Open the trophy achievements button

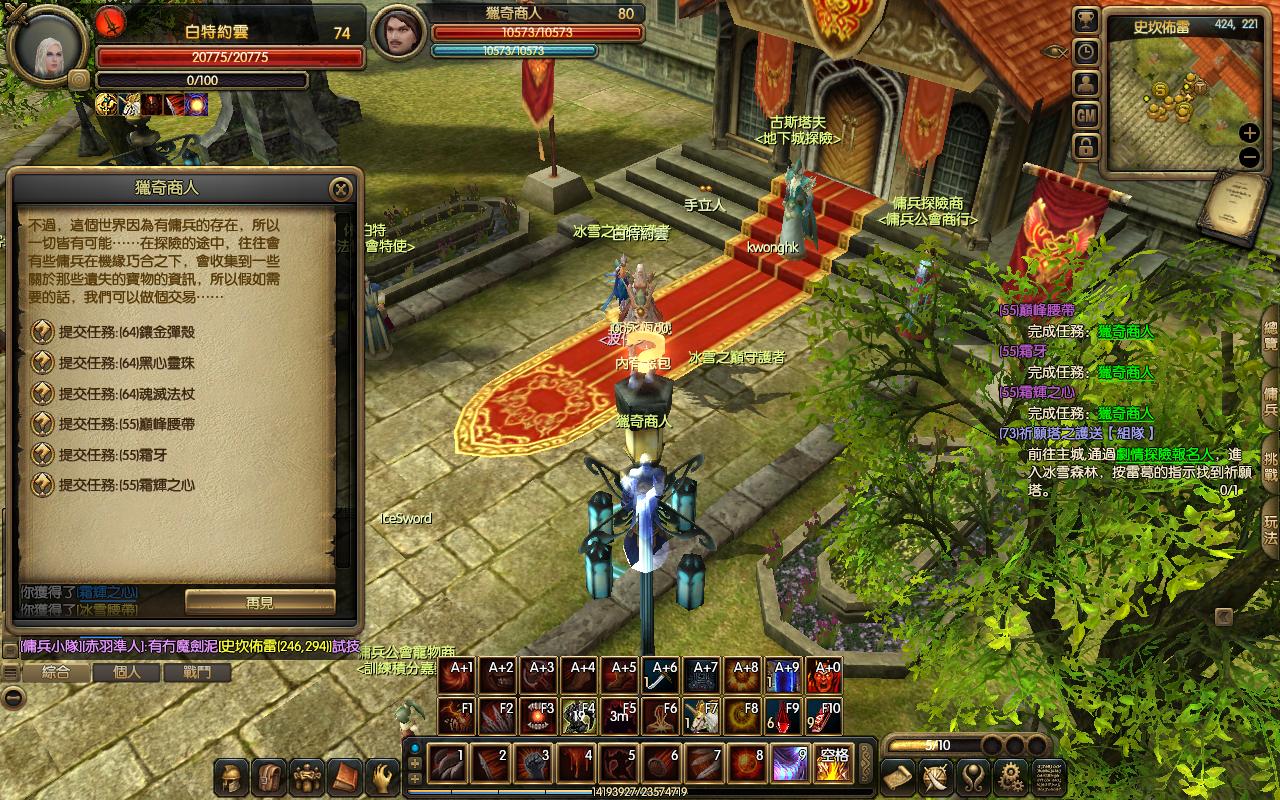tap(1086, 21)
